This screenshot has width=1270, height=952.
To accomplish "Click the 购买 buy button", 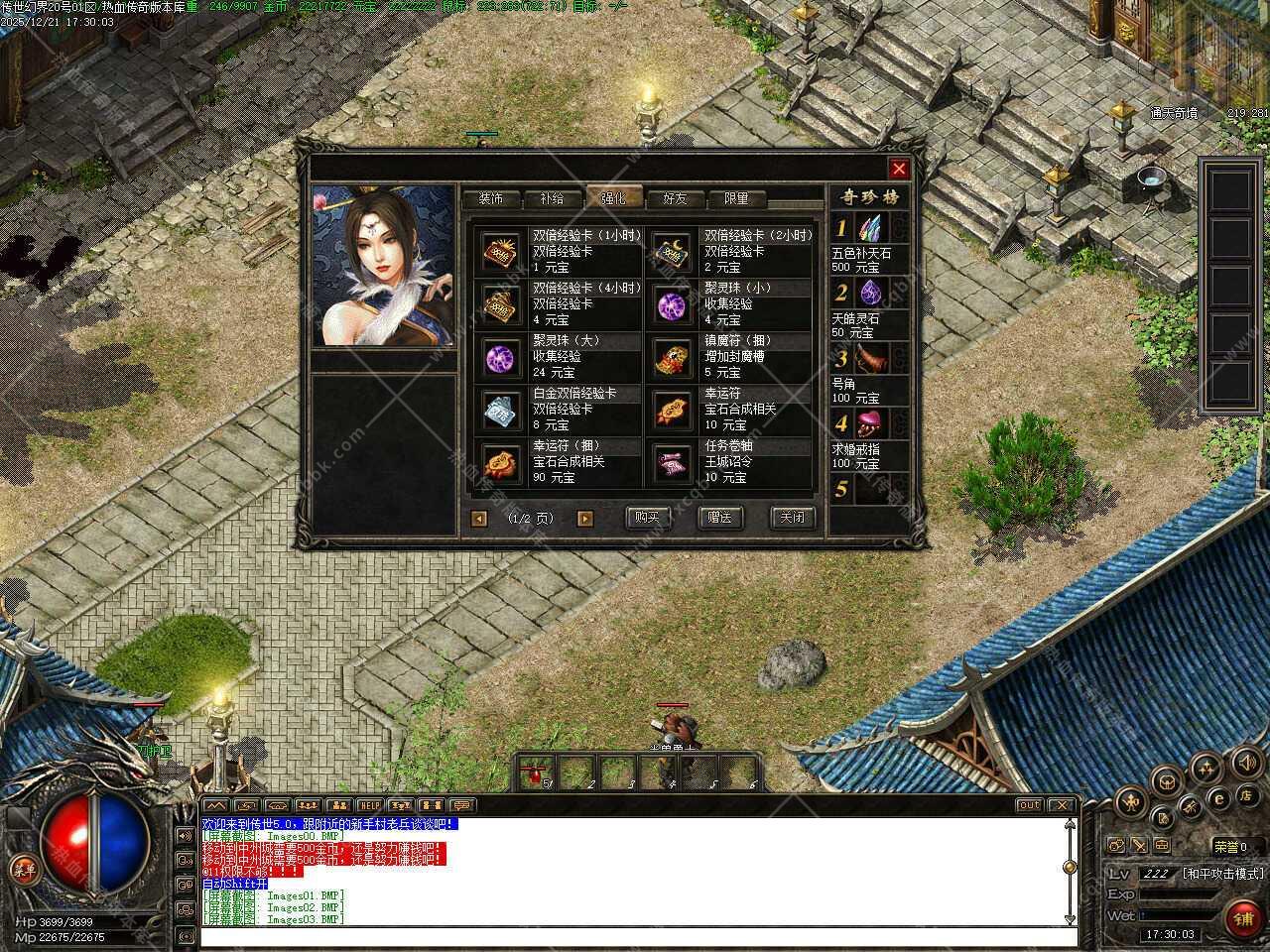I will [x=647, y=518].
